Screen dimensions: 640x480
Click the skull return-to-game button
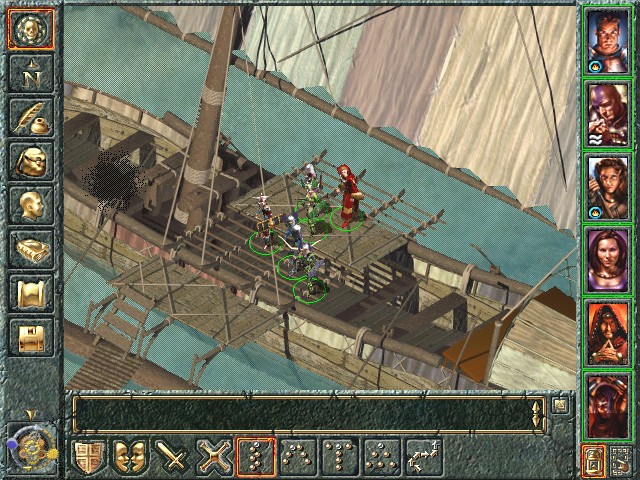(x=31, y=30)
